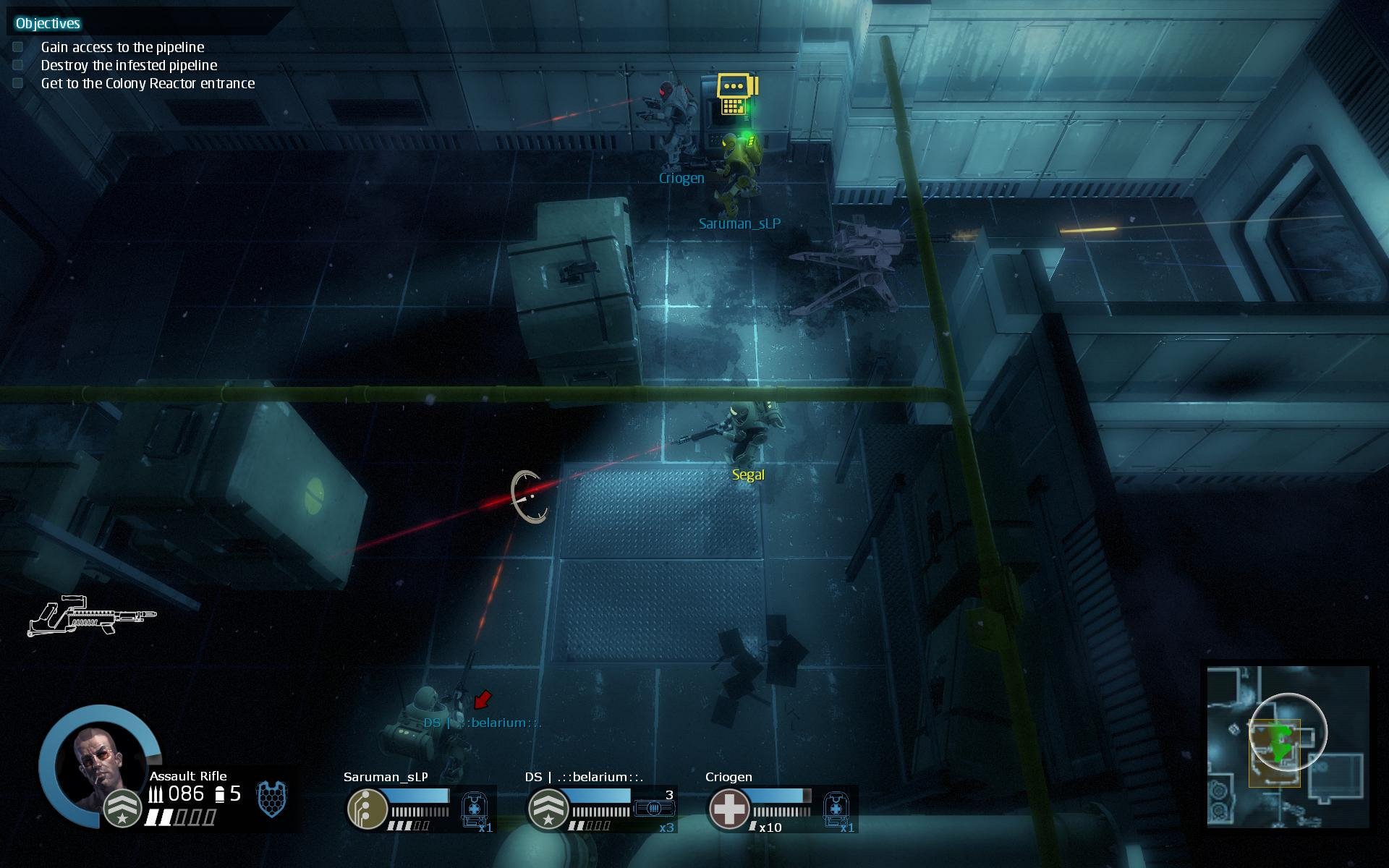This screenshot has width=1389, height=868.
Task: Click Saruman_sLP's tech class emblem
Action: (367, 808)
